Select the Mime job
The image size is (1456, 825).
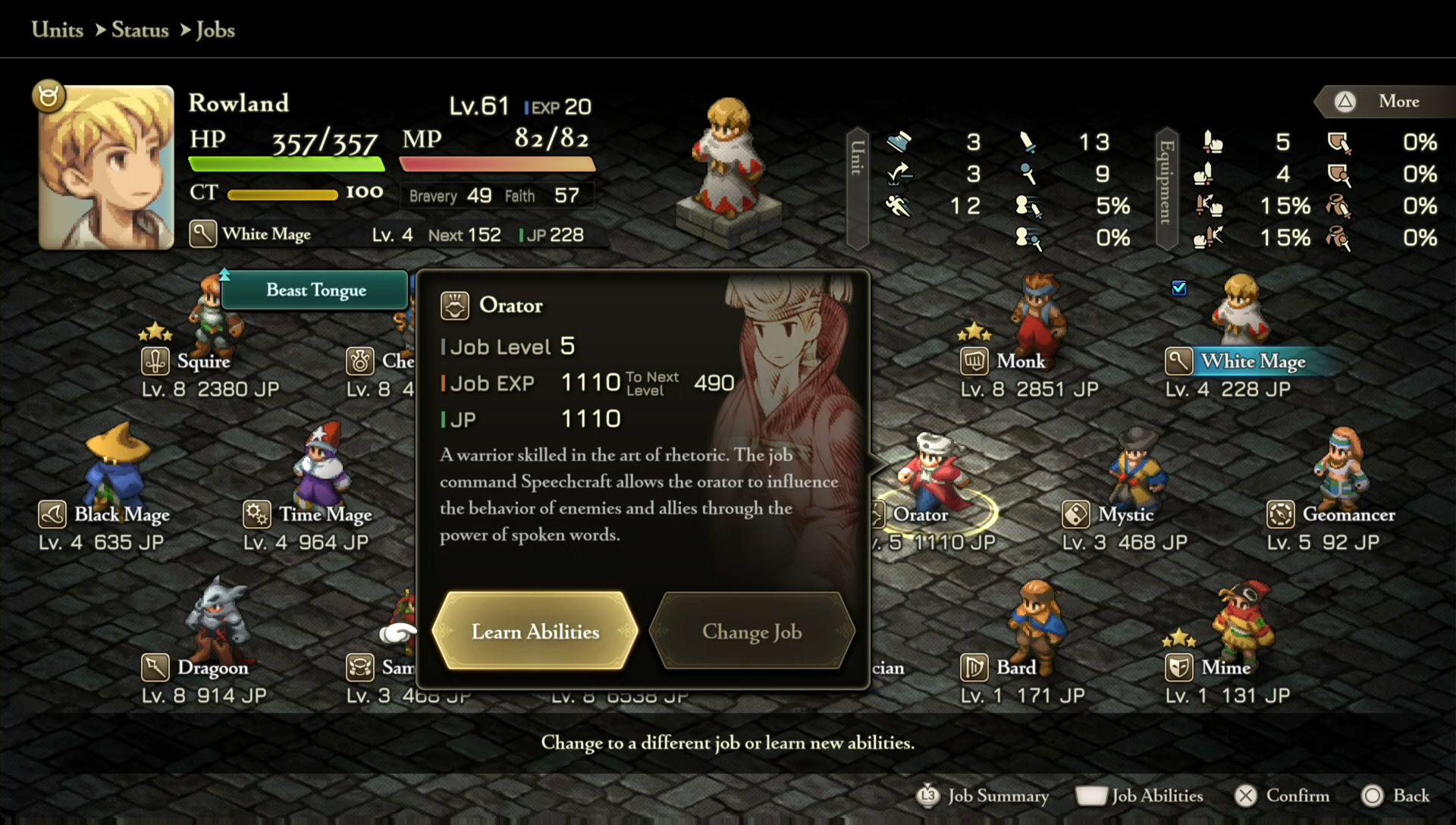pos(1225,667)
